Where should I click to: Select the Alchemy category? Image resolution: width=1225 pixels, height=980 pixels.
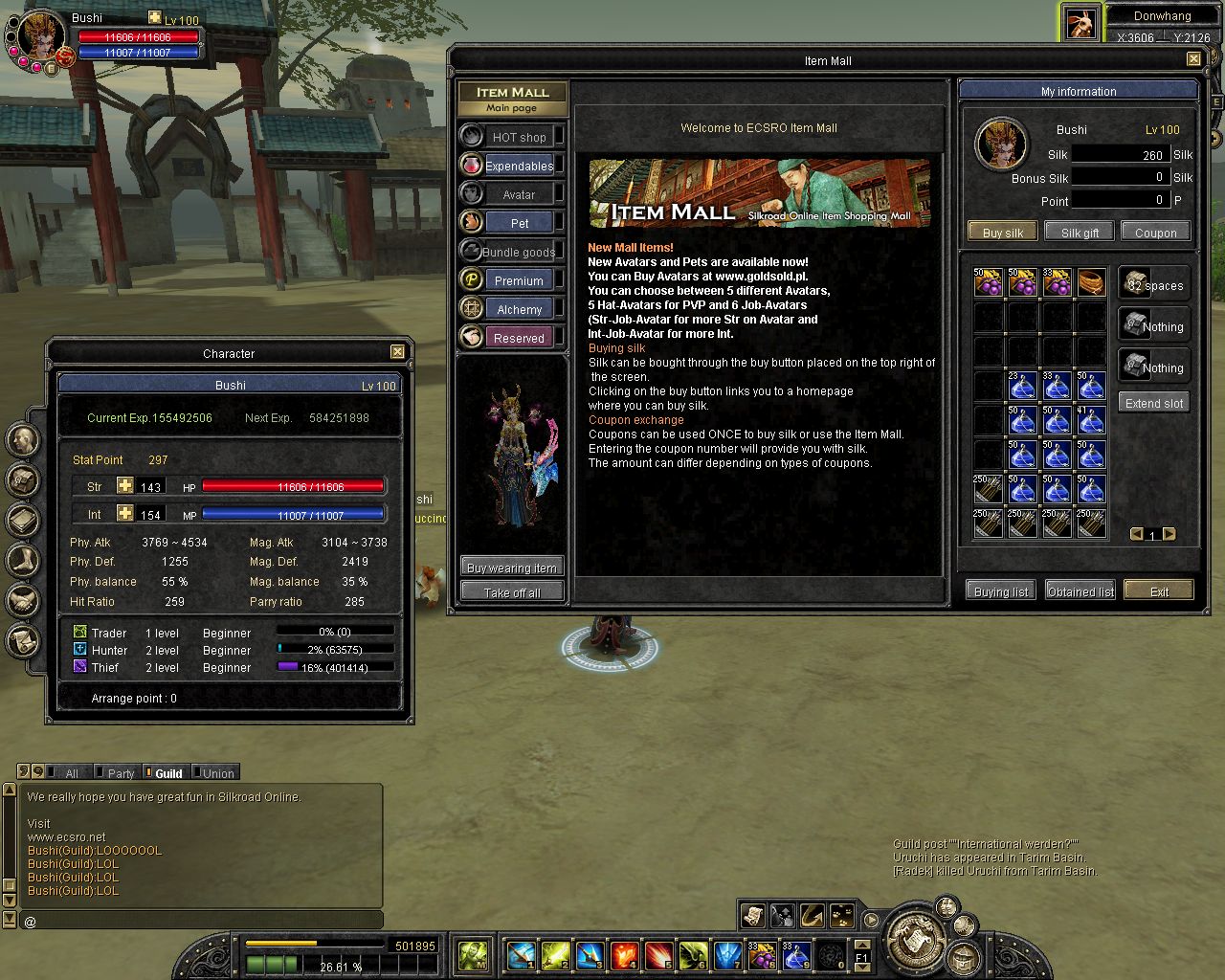tap(518, 309)
